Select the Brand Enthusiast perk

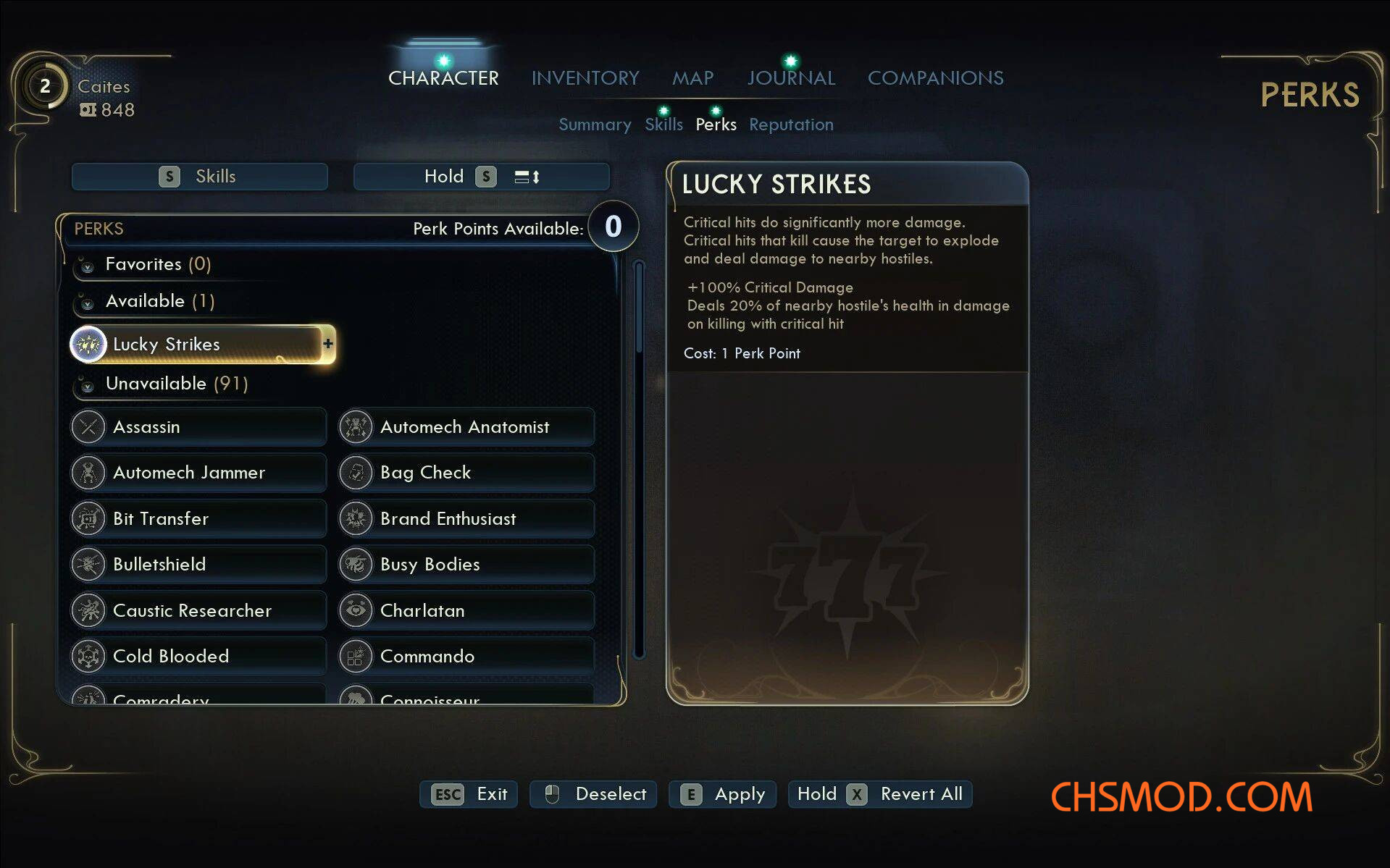[465, 518]
